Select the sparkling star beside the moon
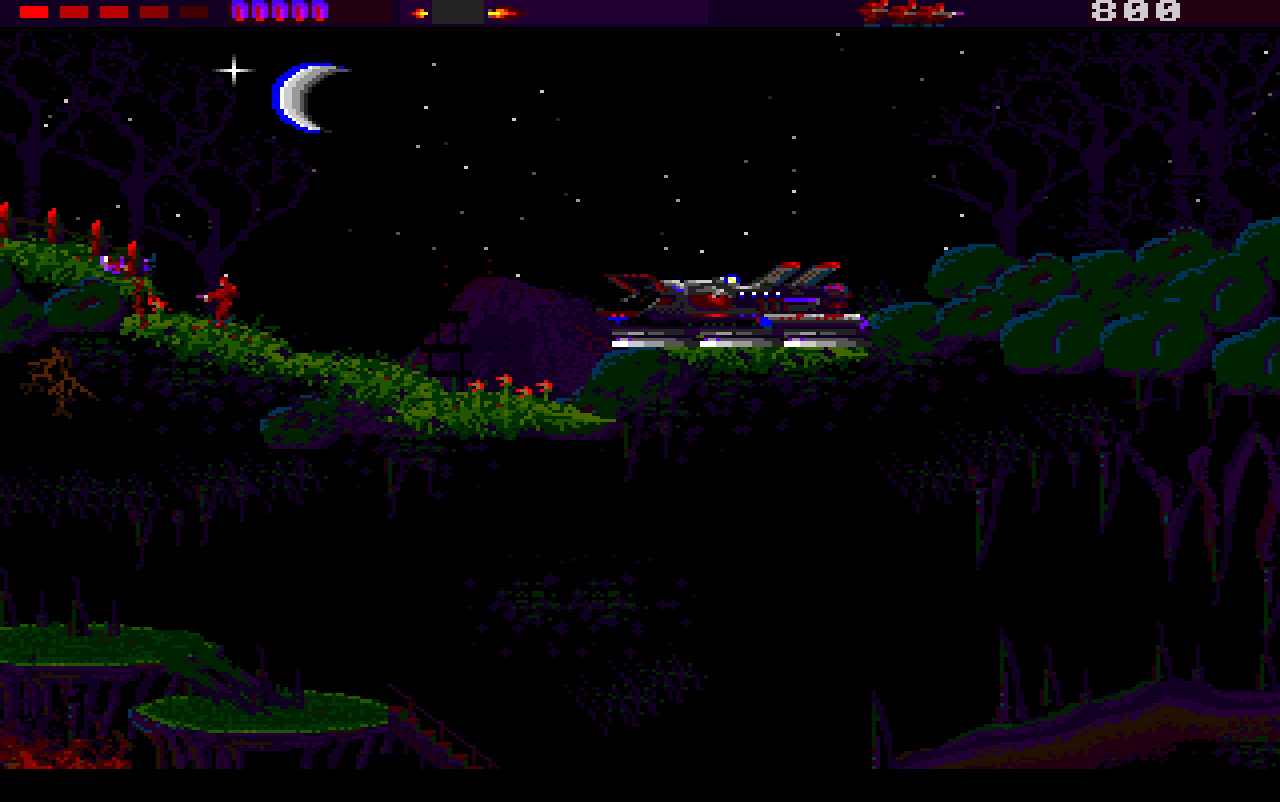The height and width of the screenshot is (802, 1280). (233, 68)
